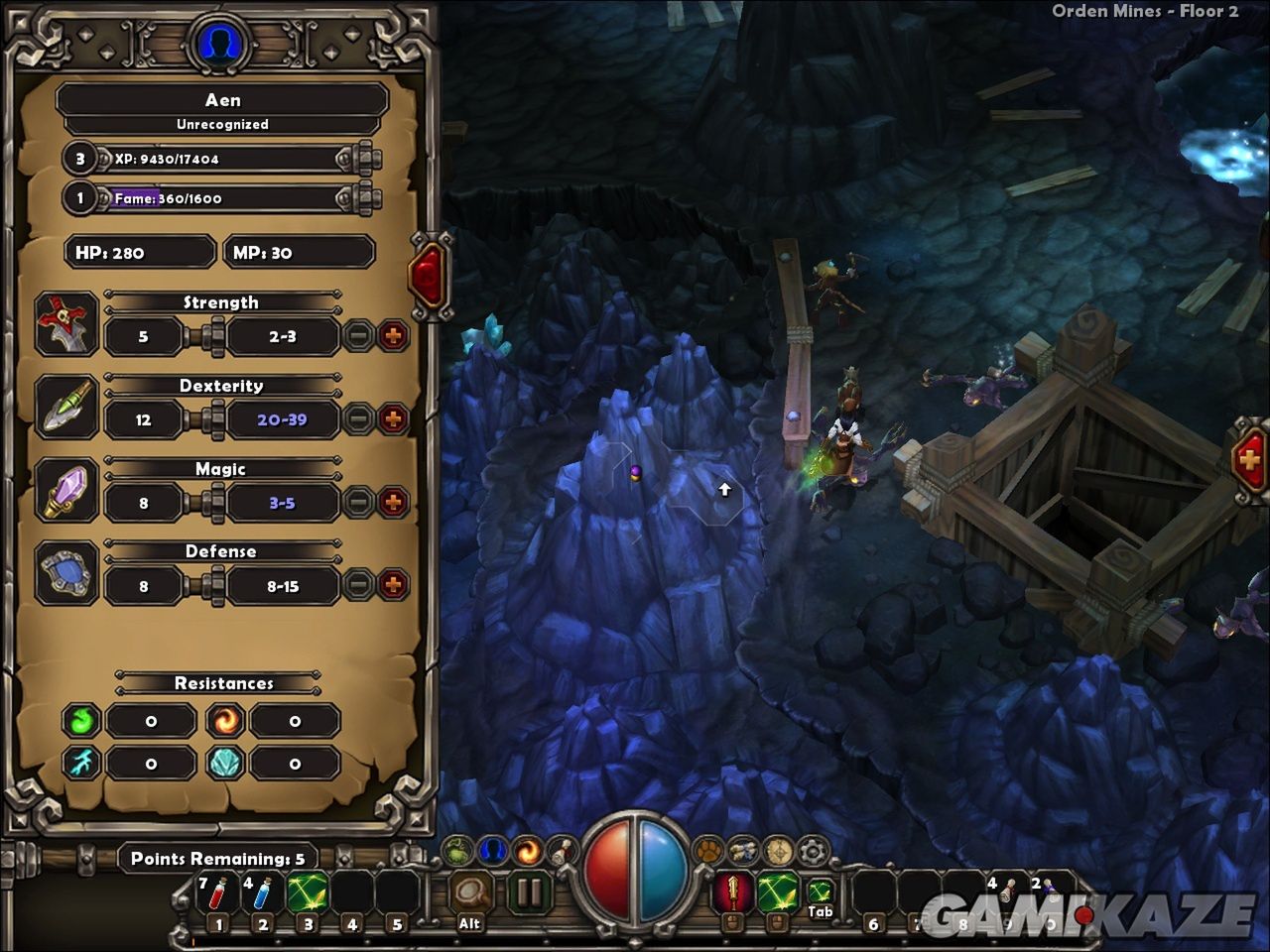
Task: Pause the game with the pause button
Action: click(x=529, y=892)
